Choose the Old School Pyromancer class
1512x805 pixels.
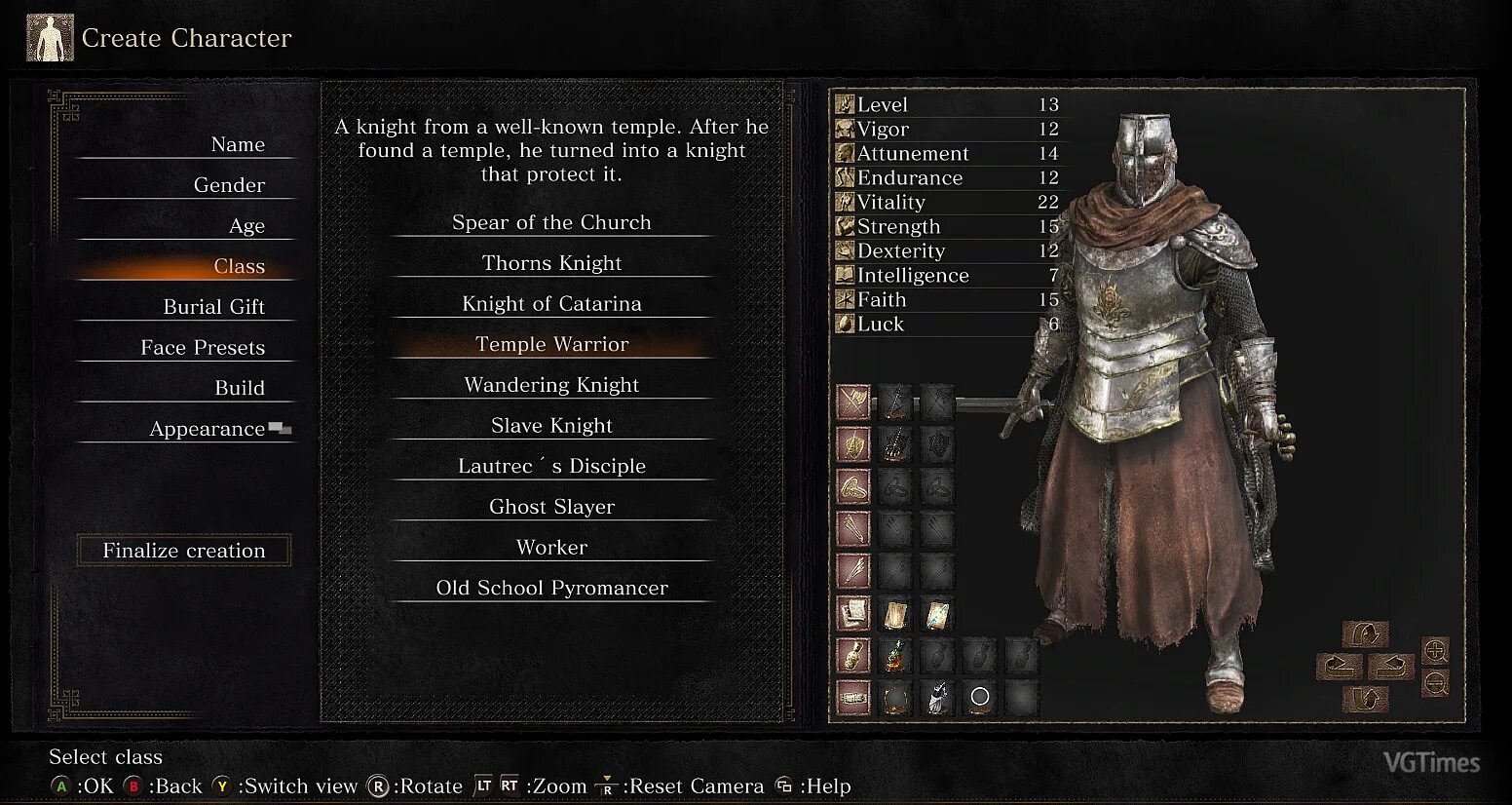[551, 588]
